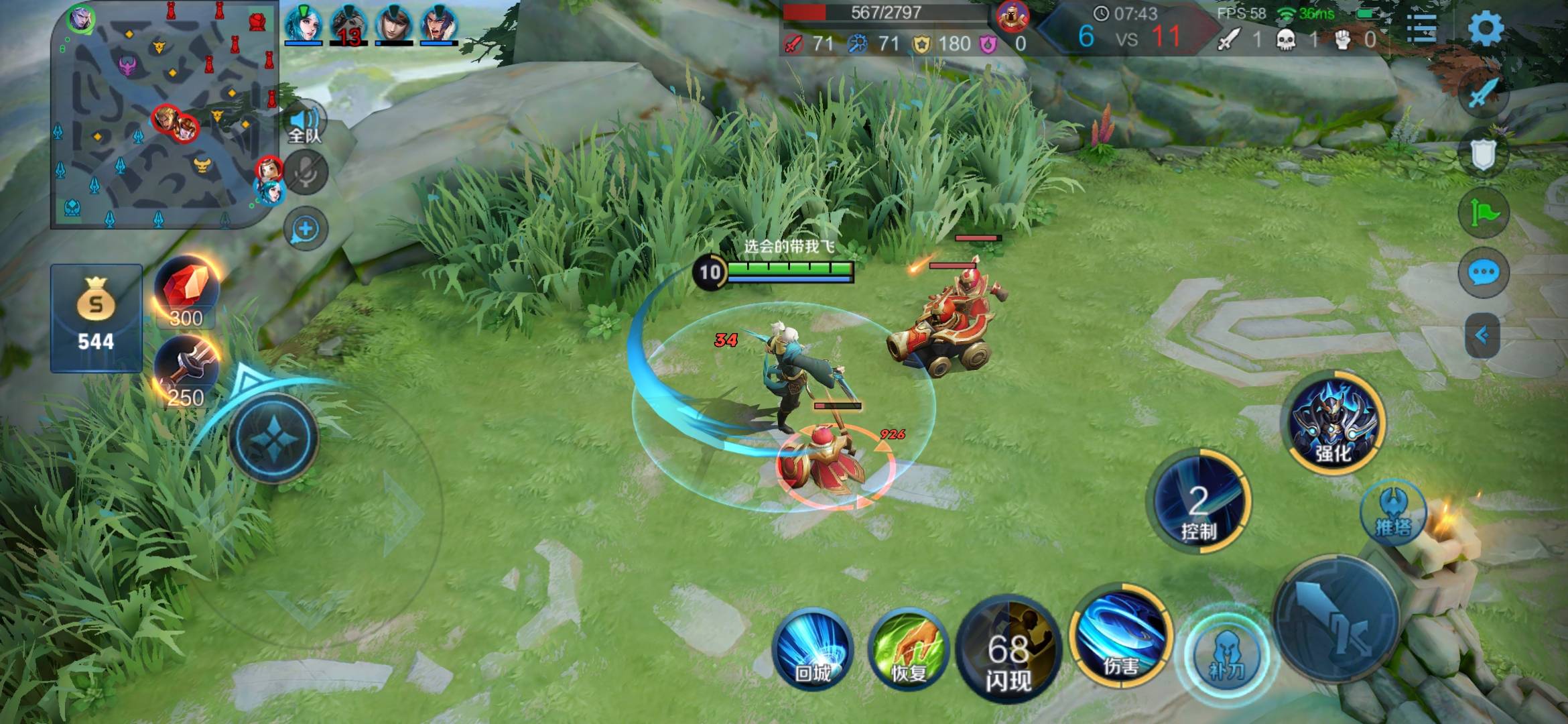
Task: Tap the minimap
Action: click(164, 114)
